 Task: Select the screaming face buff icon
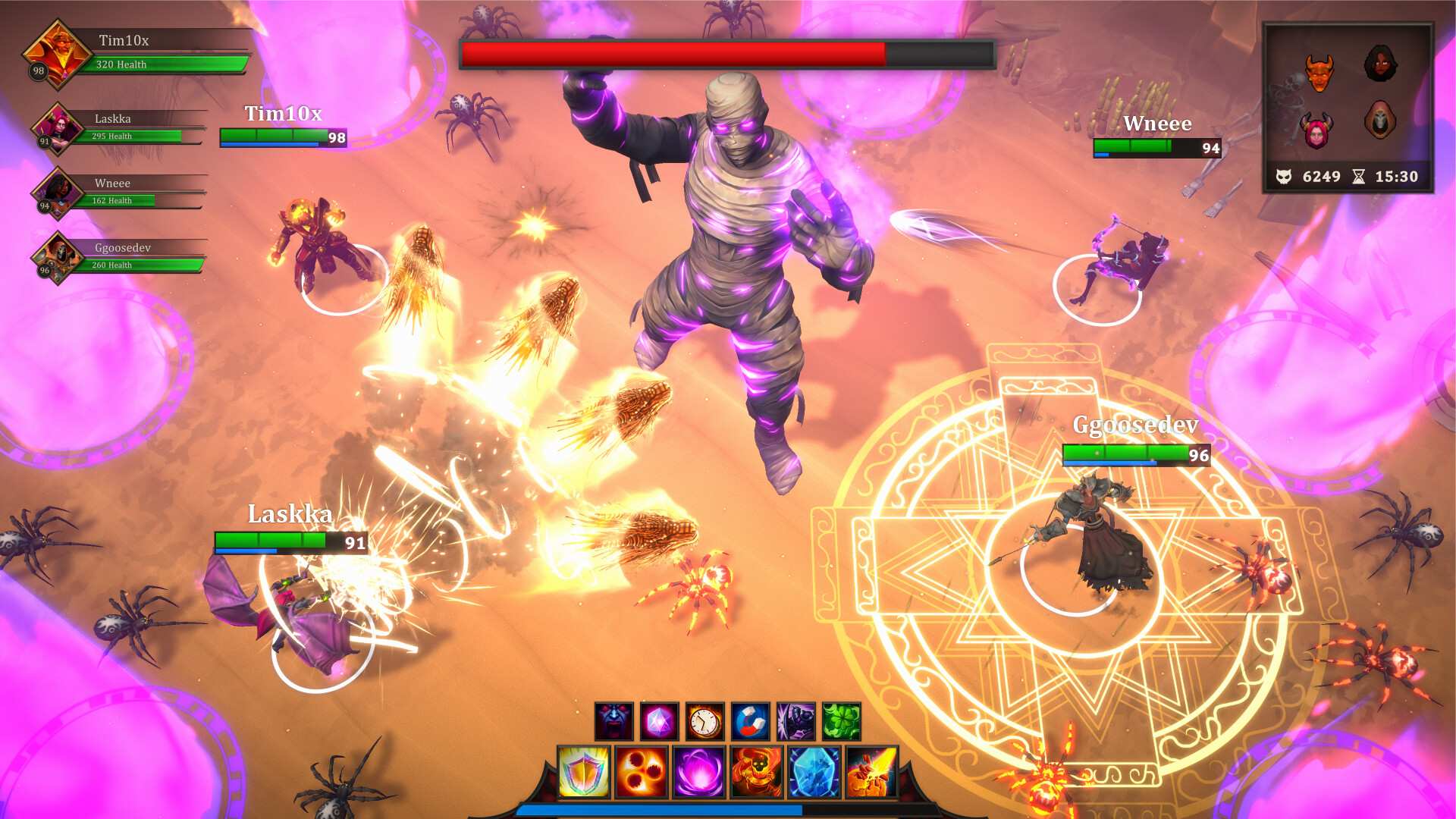tap(614, 721)
